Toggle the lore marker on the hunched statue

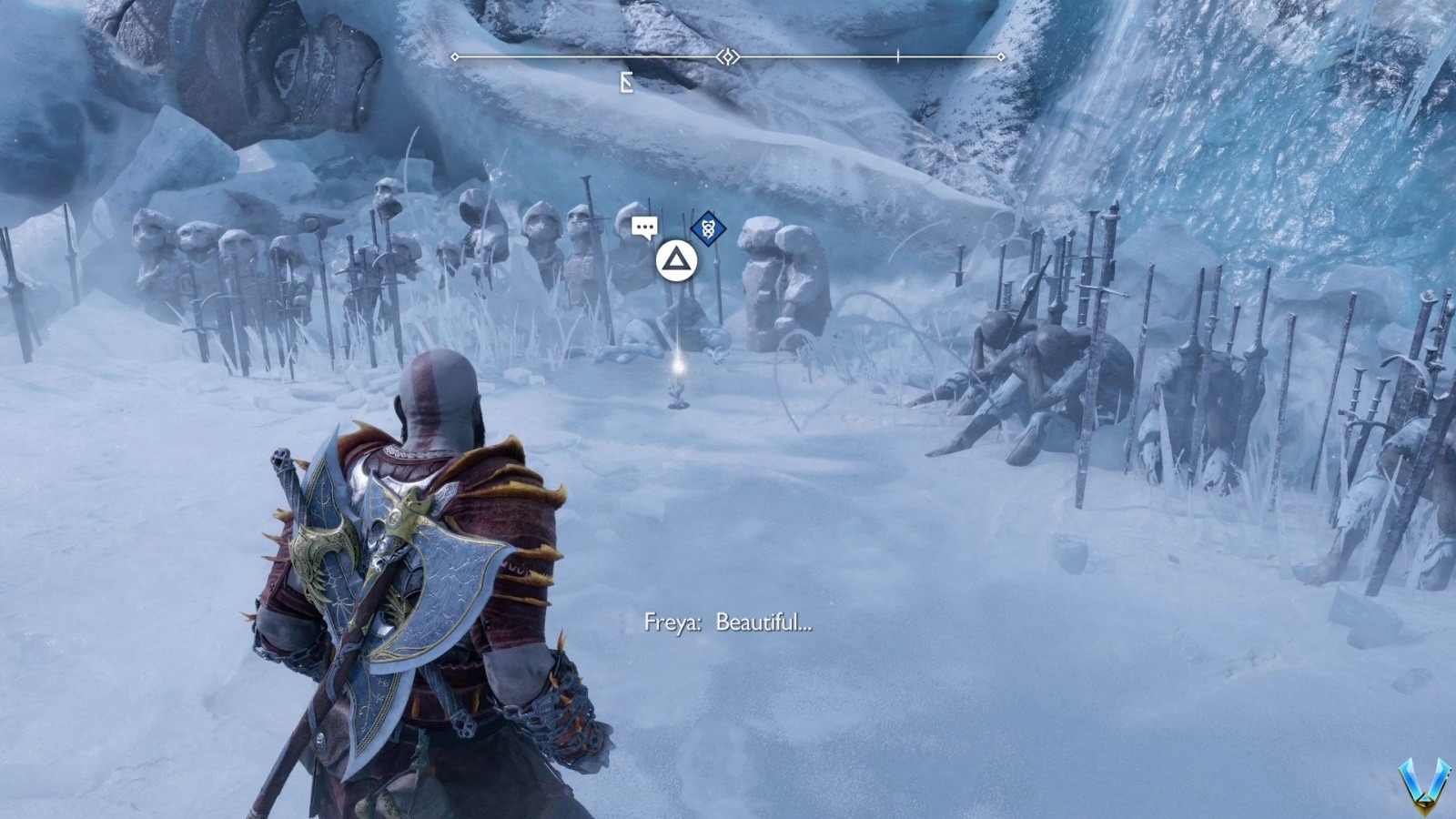(710, 229)
